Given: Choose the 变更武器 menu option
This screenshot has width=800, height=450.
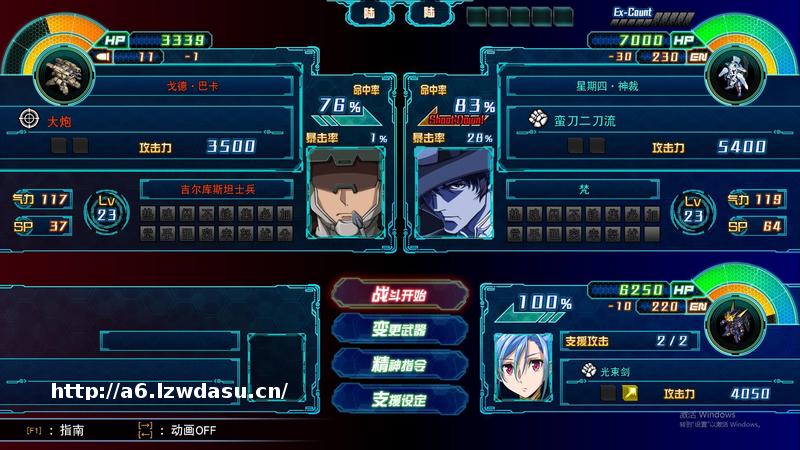Looking at the screenshot, I should [x=400, y=329].
